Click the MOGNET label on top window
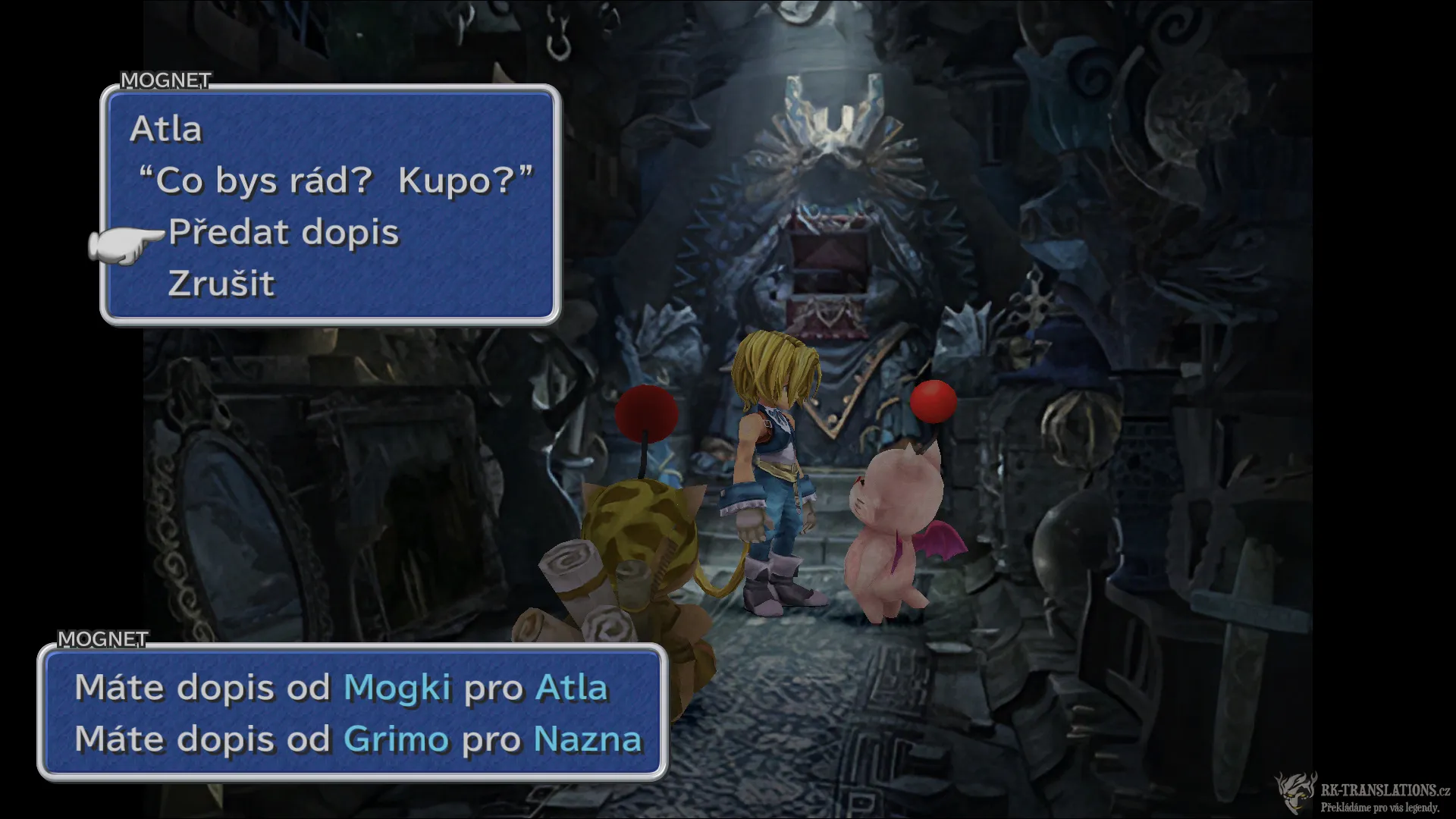 point(166,79)
